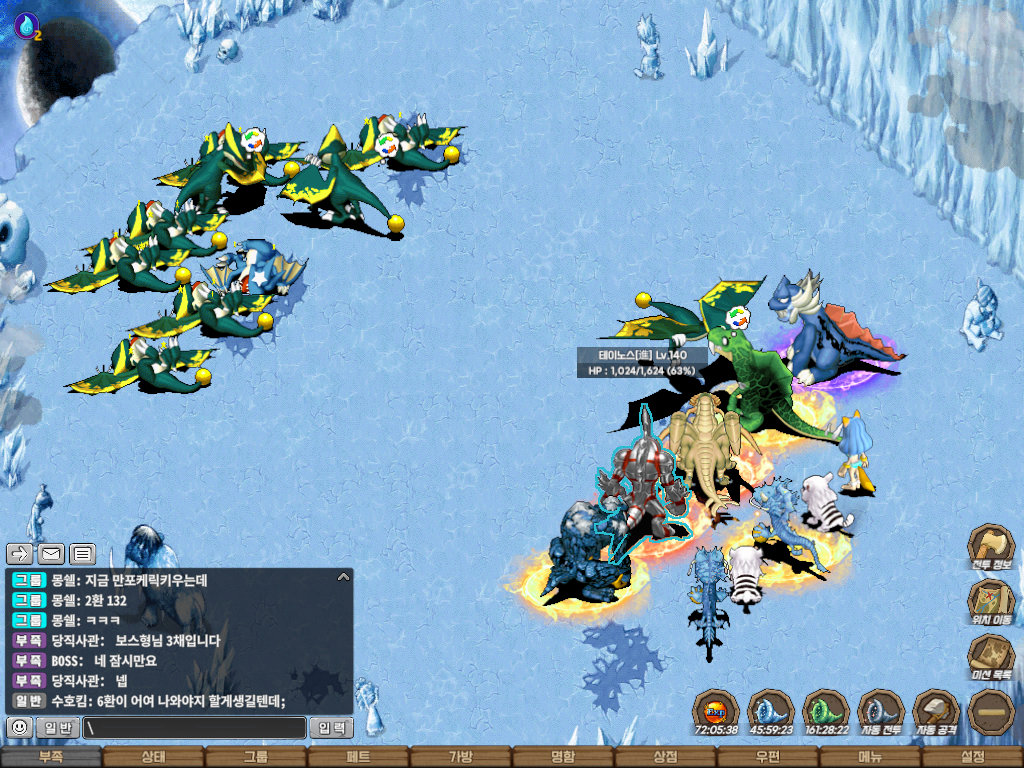
Task: Toggle 자동 전투 auto battle
Action: pos(881,713)
